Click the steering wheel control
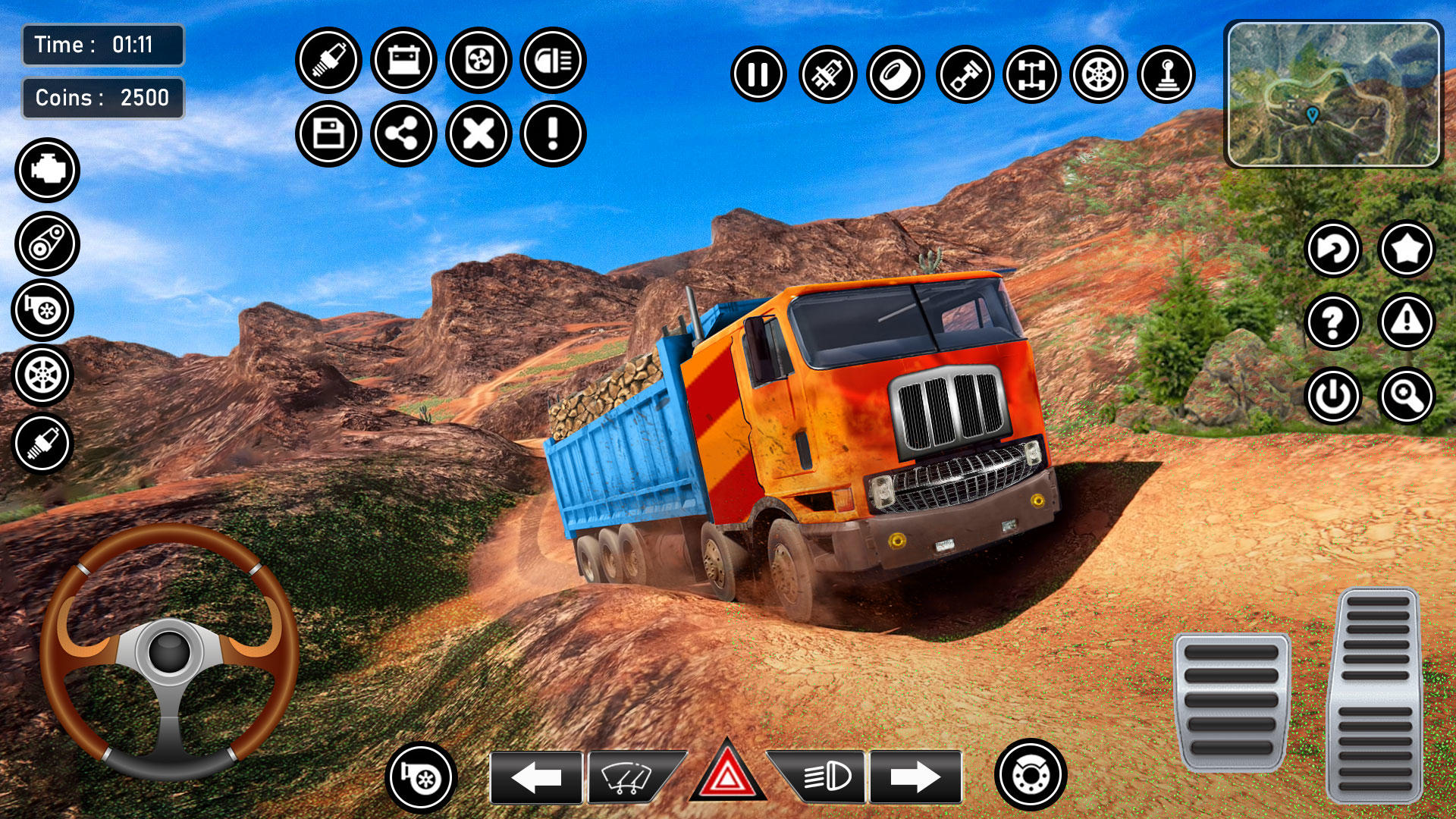Image resolution: width=1456 pixels, height=819 pixels. point(169,651)
